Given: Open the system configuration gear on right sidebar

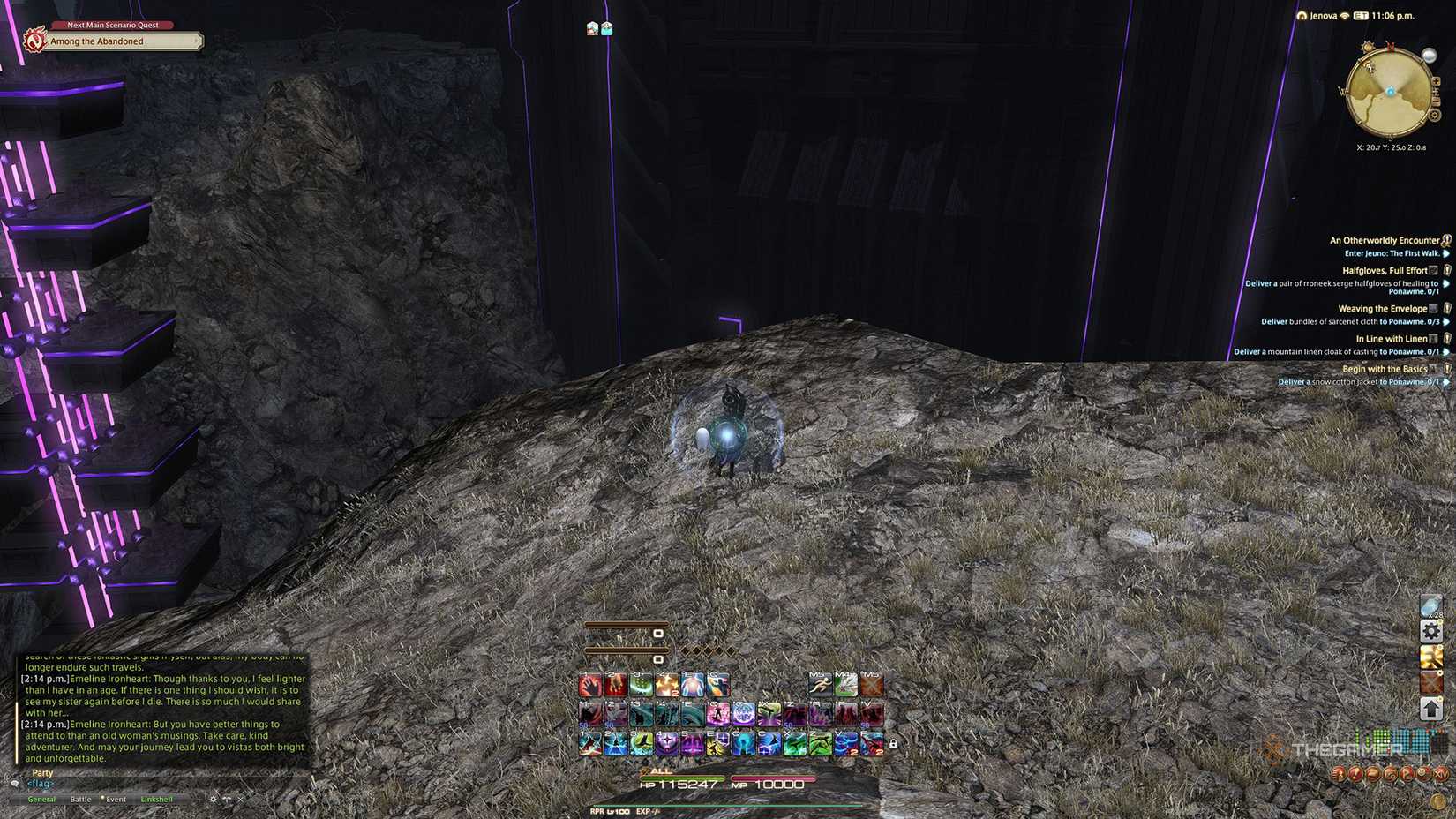Looking at the screenshot, I should pyautogui.click(x=1432, y=631).
